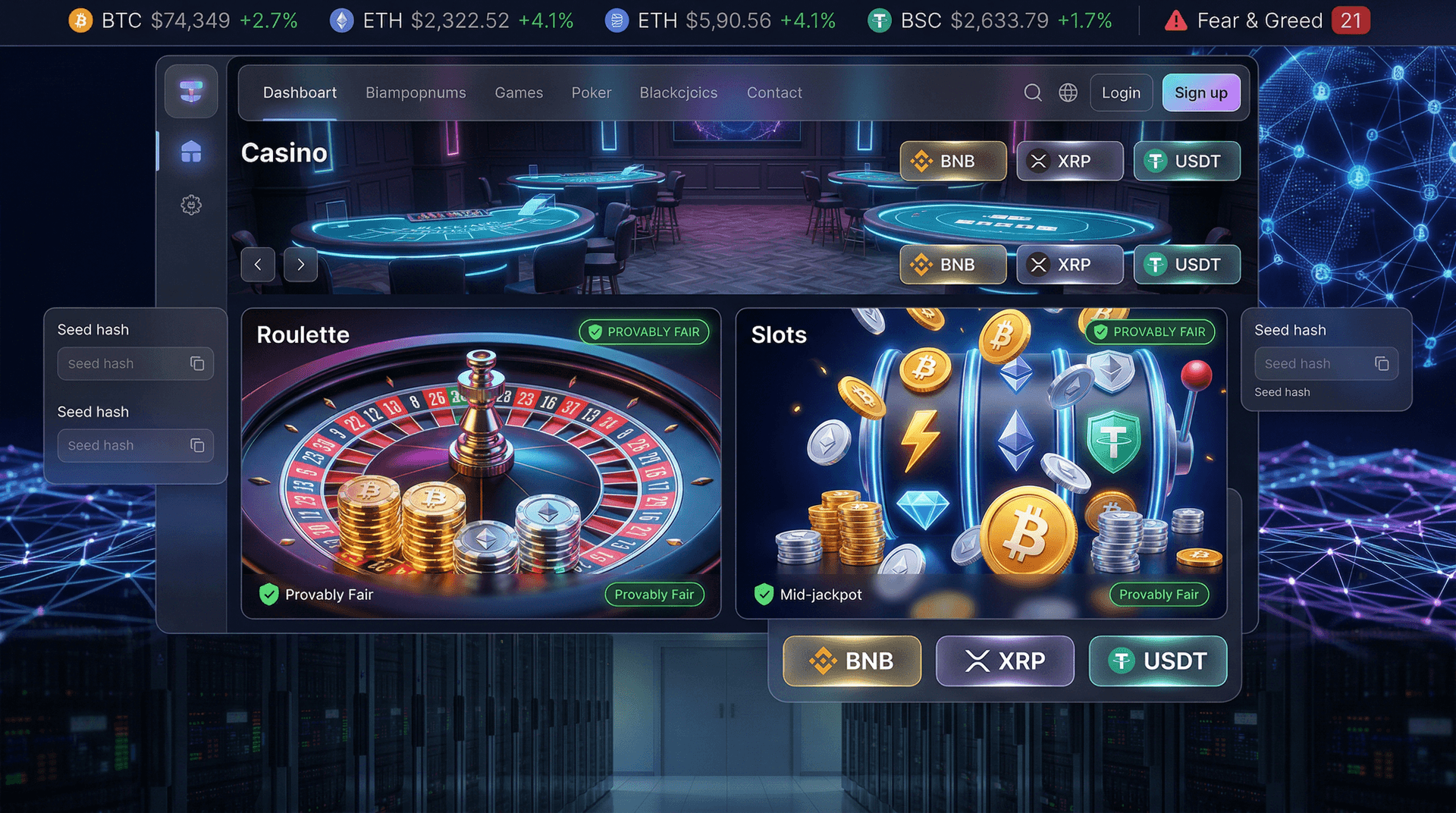Toggle the Provably Fair badge on Slots
1456x813 pixels.
pos(1149,331)
